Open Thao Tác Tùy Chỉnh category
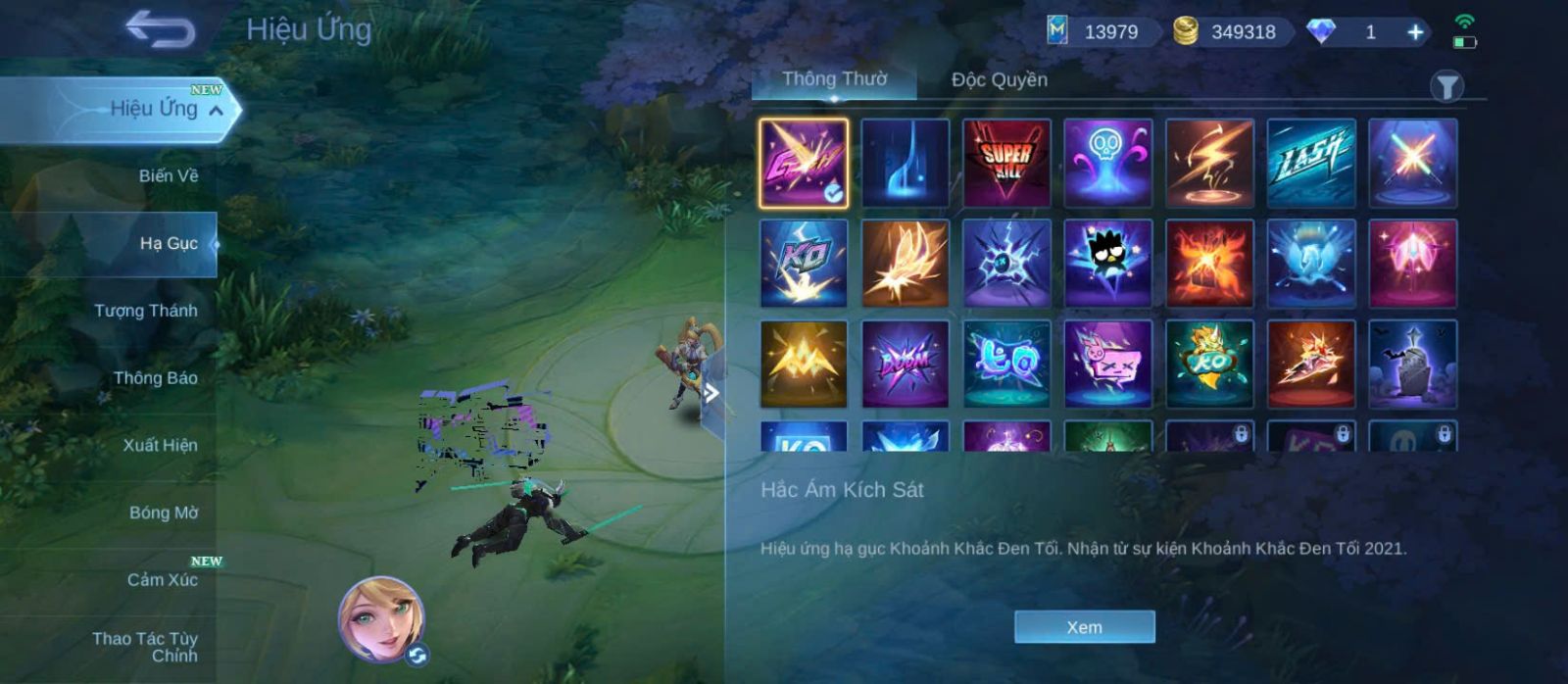Viewport: 1568px width, 684px height. 145,647
